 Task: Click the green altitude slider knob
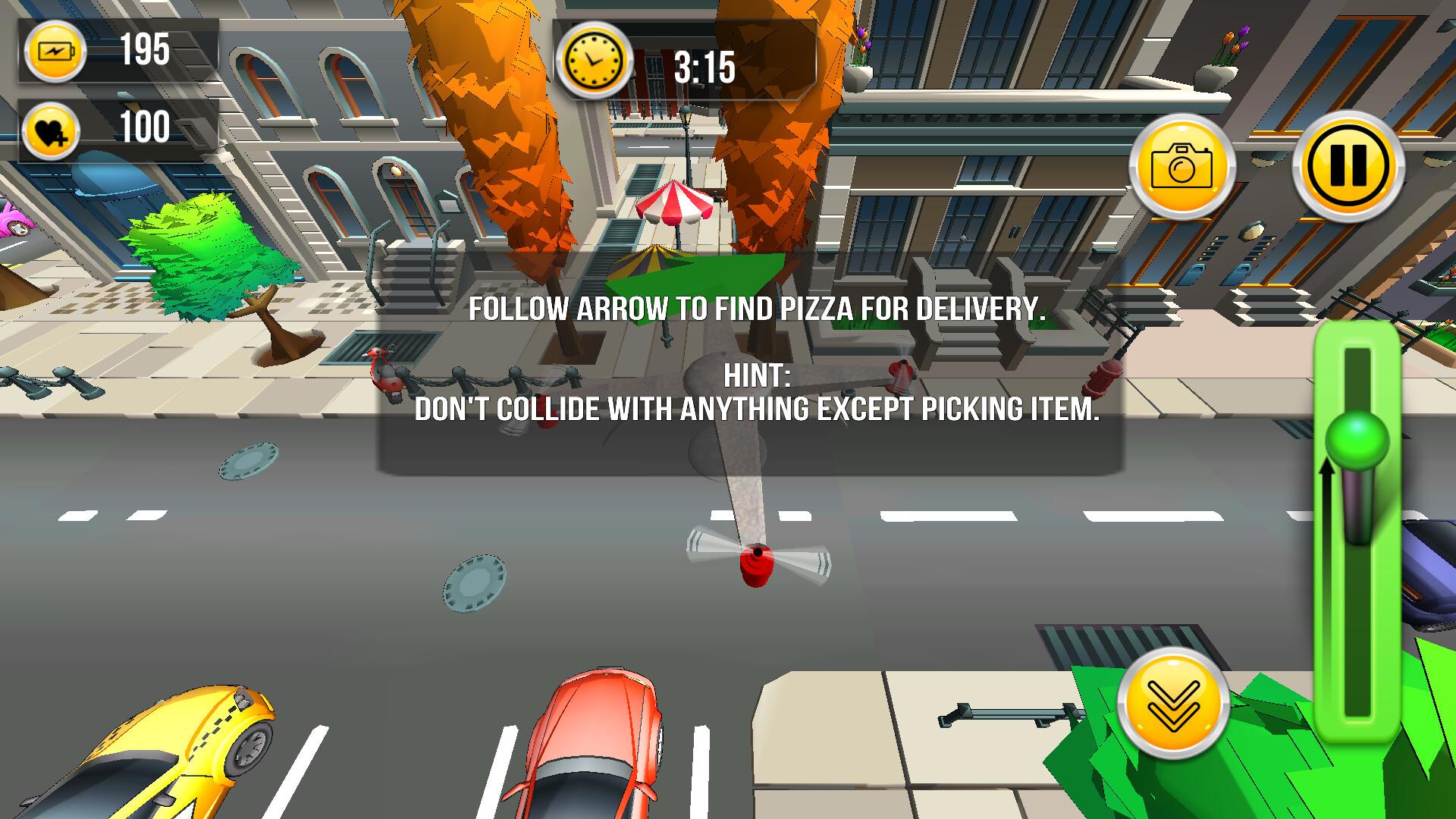[1357, 441]
